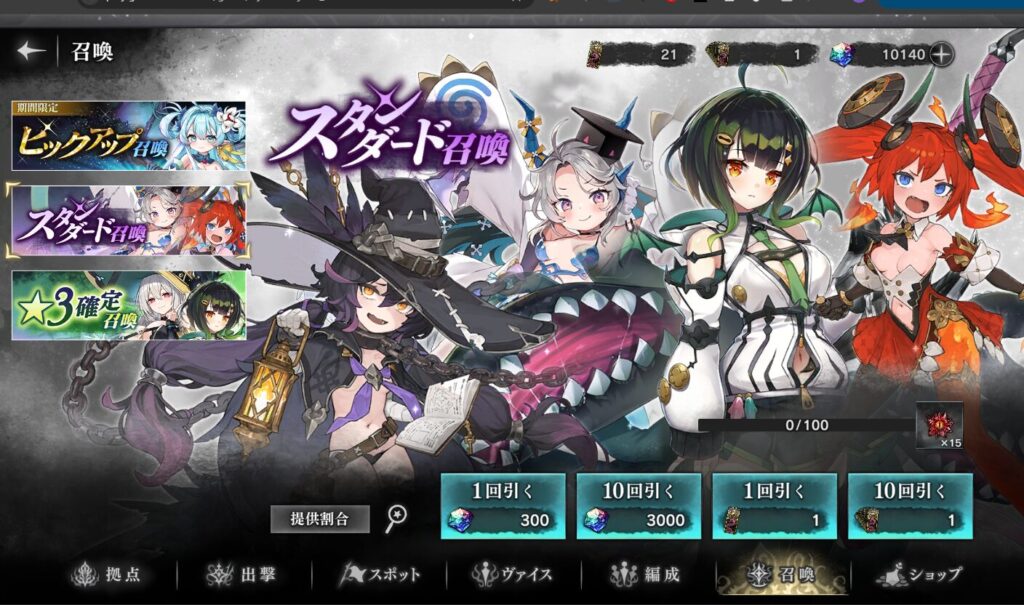Tap the magnifying glass icon
Screen dimensions: 1024x605
tap(397, 517)
